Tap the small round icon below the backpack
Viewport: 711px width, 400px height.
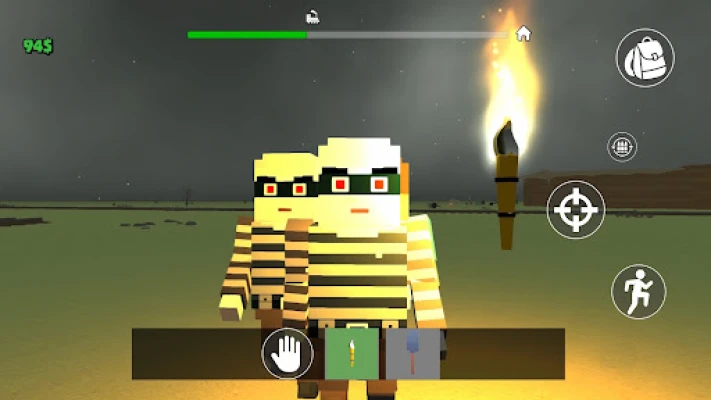tap(622, 147)
